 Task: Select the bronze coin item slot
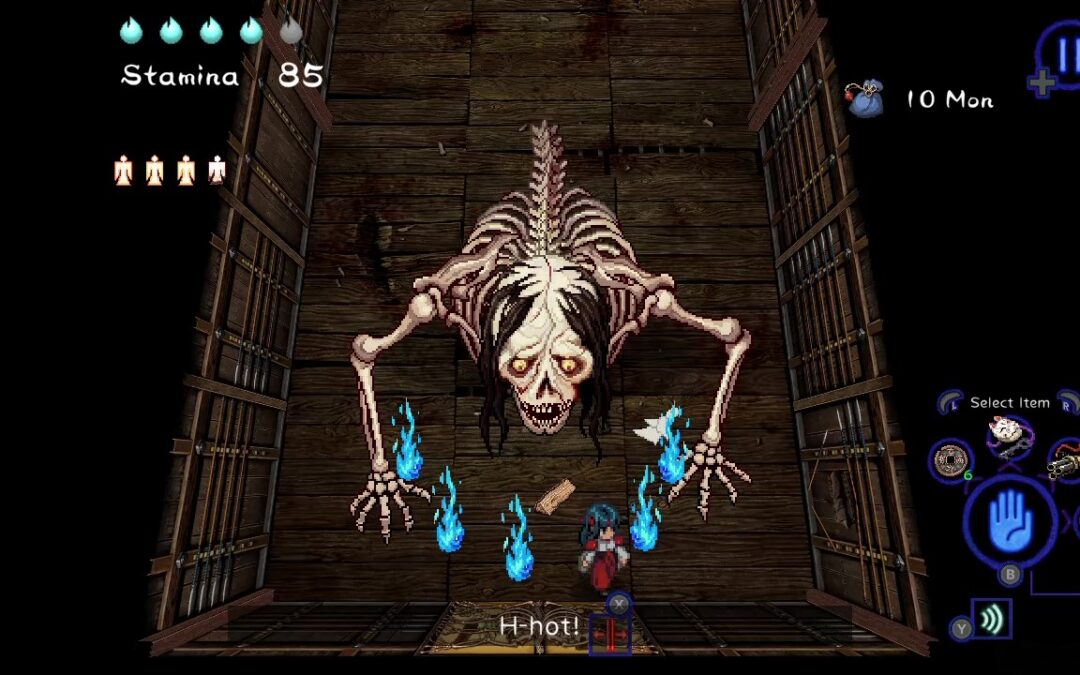click(951, 460)
